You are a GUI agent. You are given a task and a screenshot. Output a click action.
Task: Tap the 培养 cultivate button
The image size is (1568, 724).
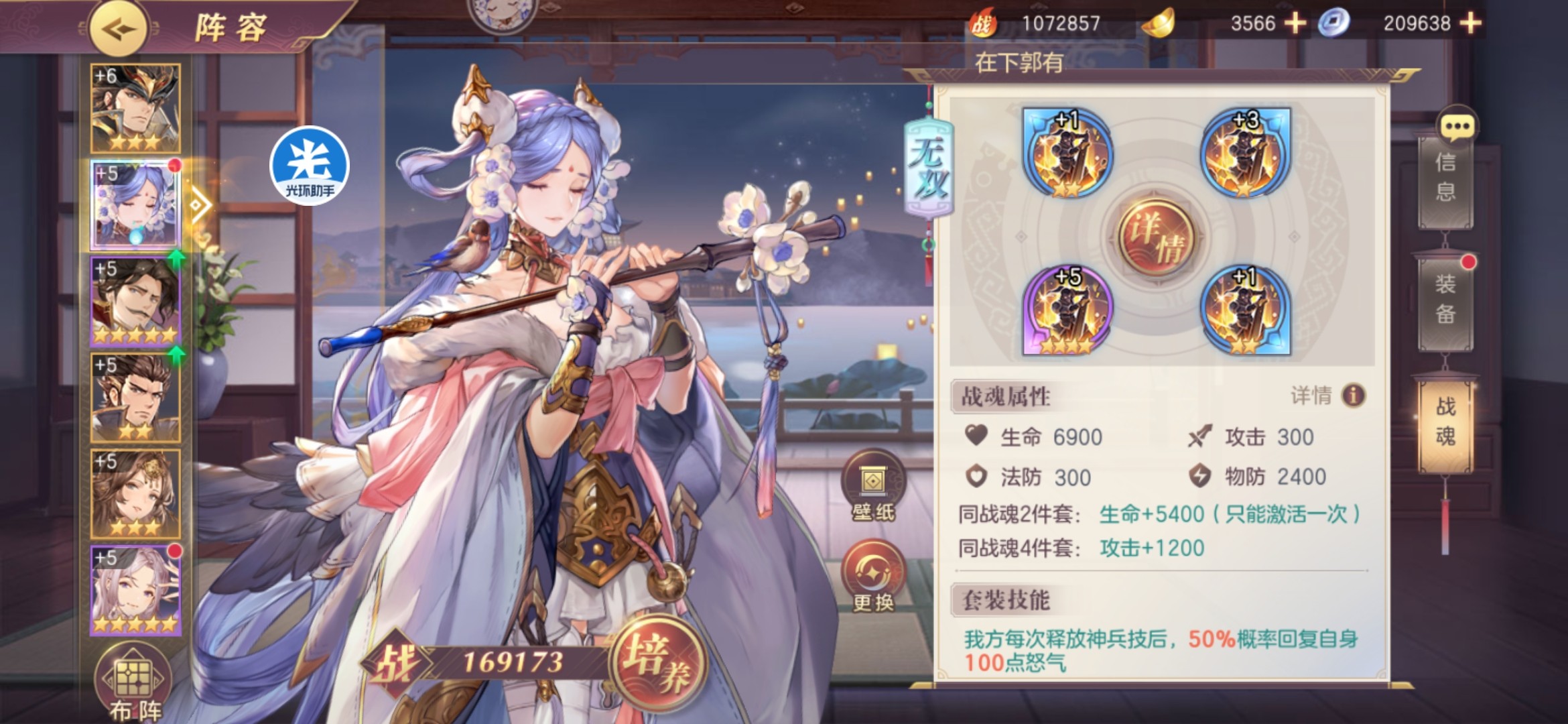tap(657, 660)
